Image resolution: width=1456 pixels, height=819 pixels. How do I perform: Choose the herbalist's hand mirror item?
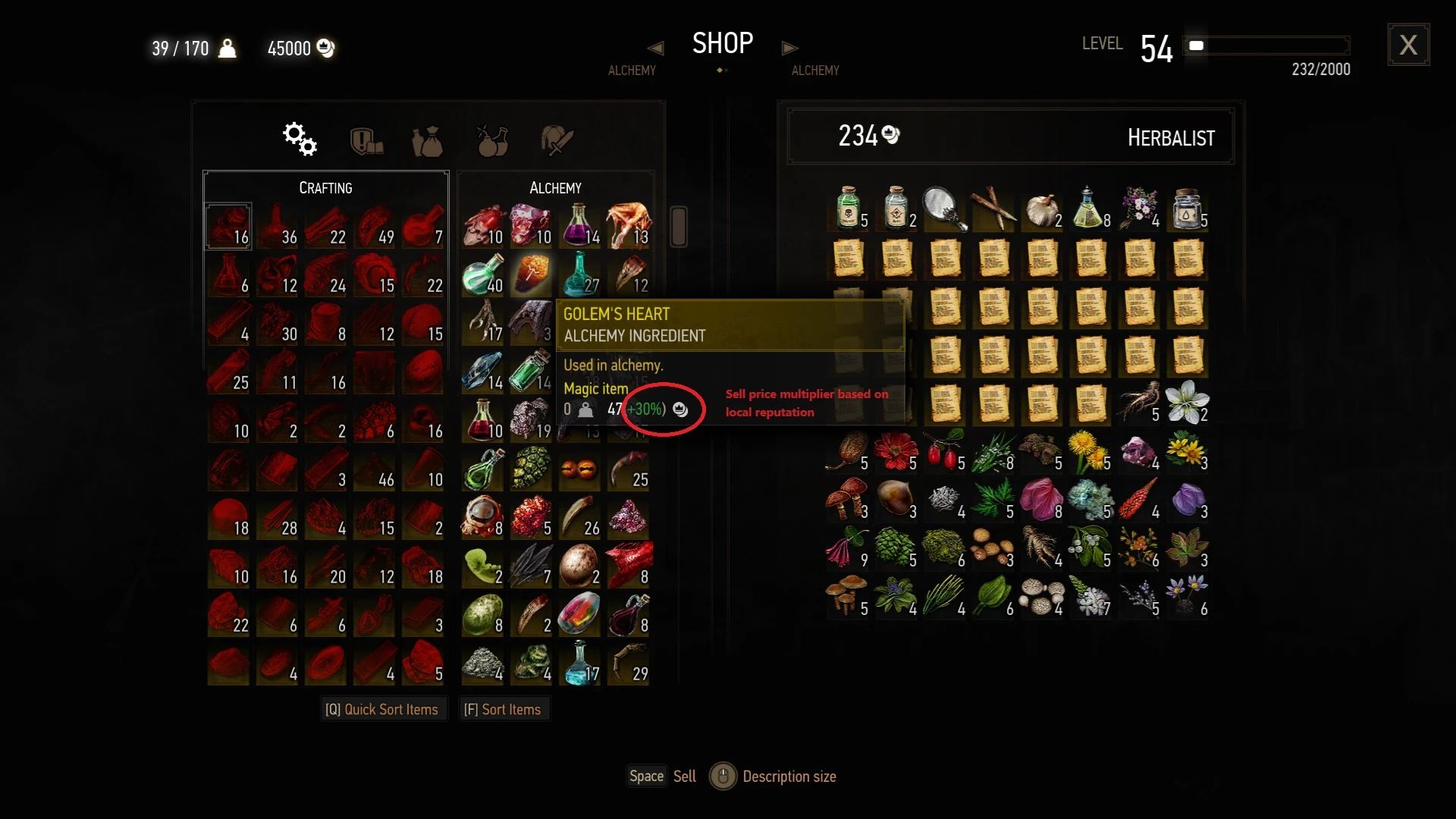pos(944,209)
